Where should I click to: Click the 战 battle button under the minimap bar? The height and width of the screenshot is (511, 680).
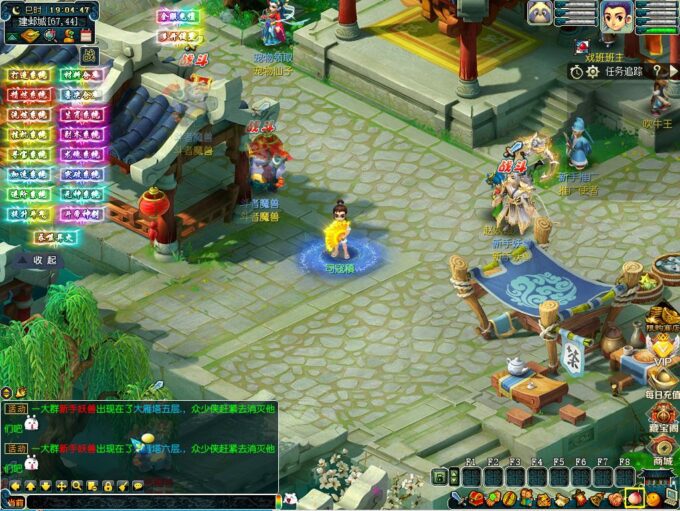(89, 54)
